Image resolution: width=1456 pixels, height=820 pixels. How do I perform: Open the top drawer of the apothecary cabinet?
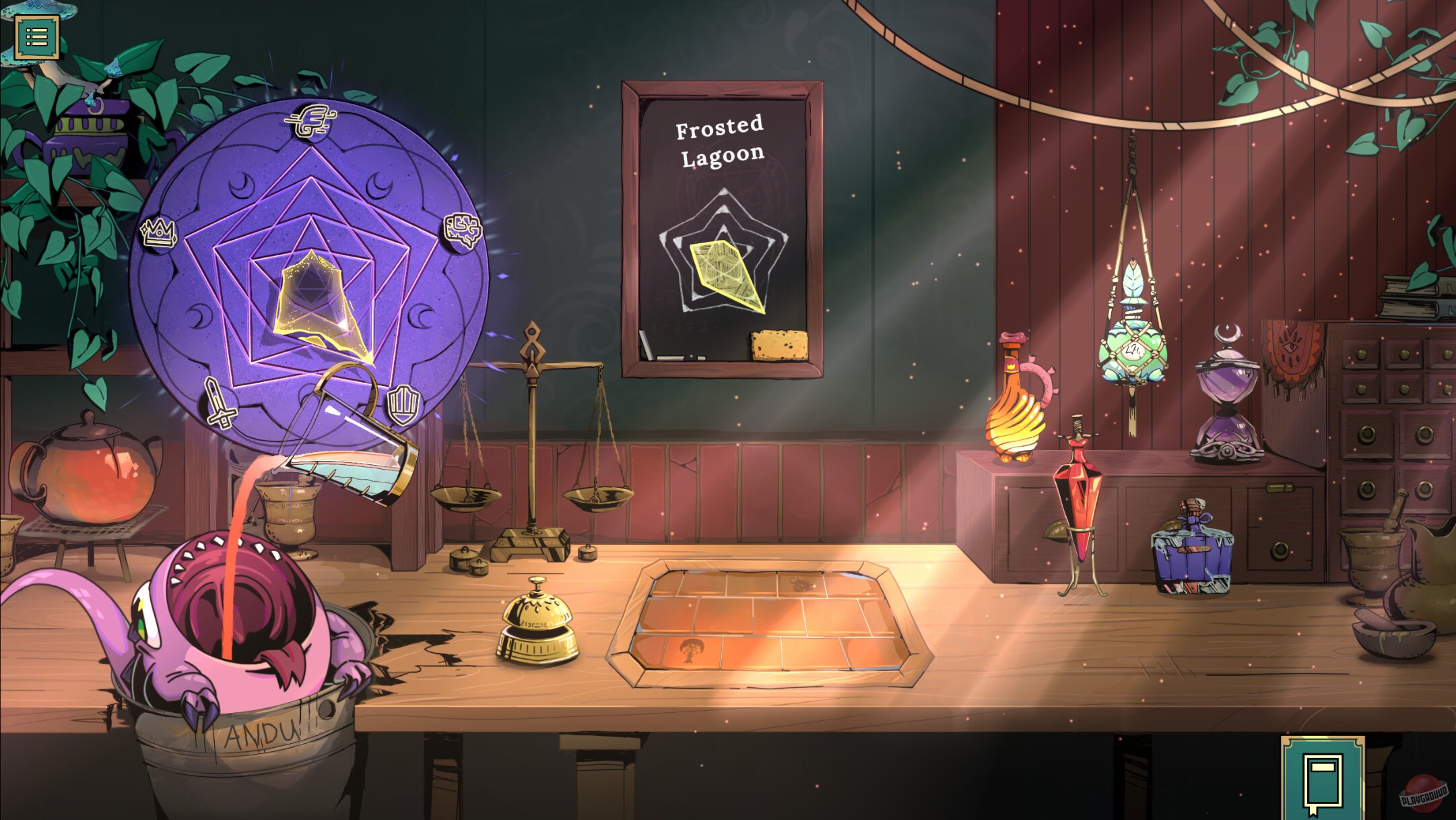(x=1362, y=354)
